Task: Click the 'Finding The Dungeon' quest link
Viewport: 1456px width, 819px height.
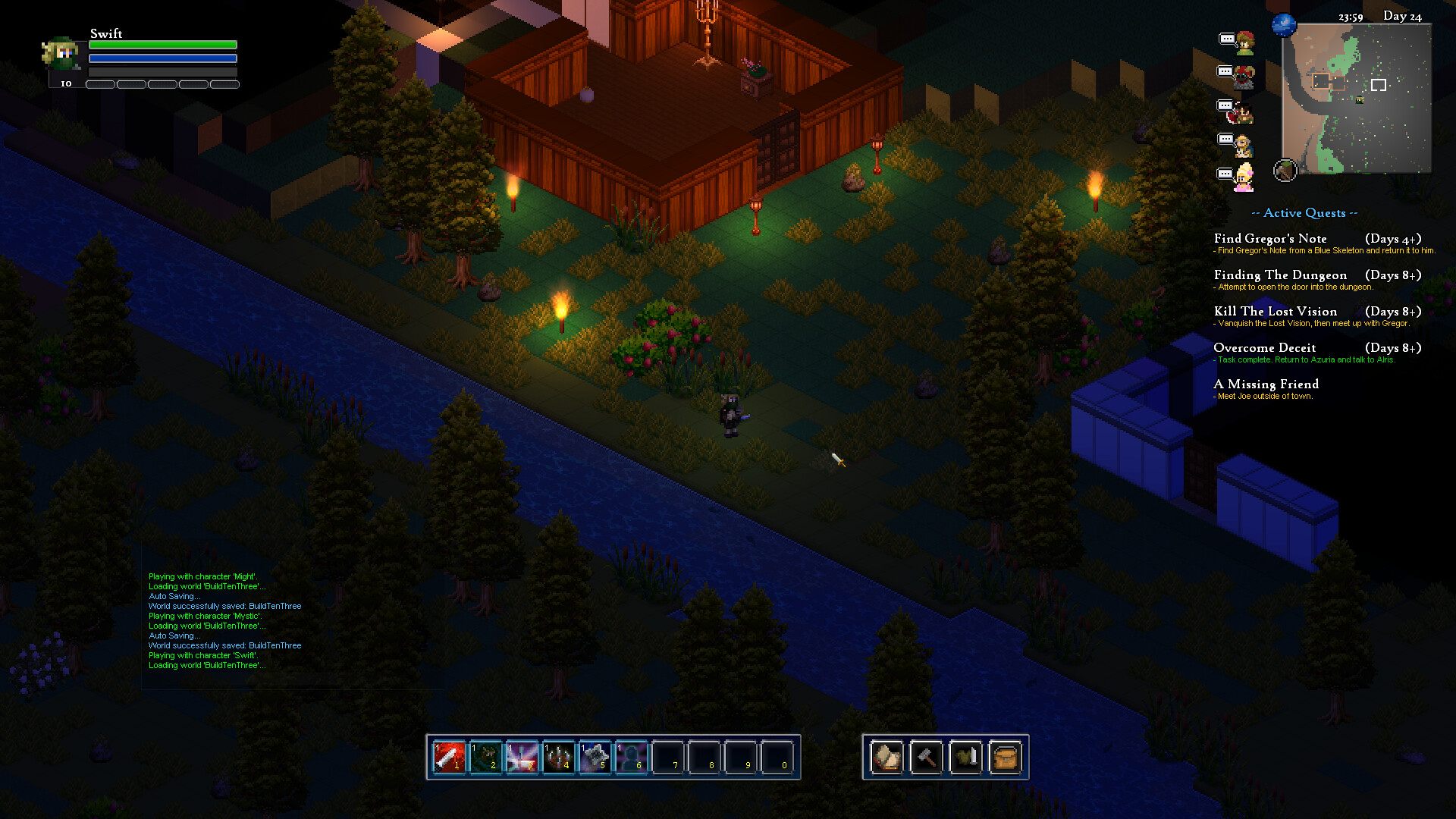Action: pyautogui.click(x=1281, y=275)
